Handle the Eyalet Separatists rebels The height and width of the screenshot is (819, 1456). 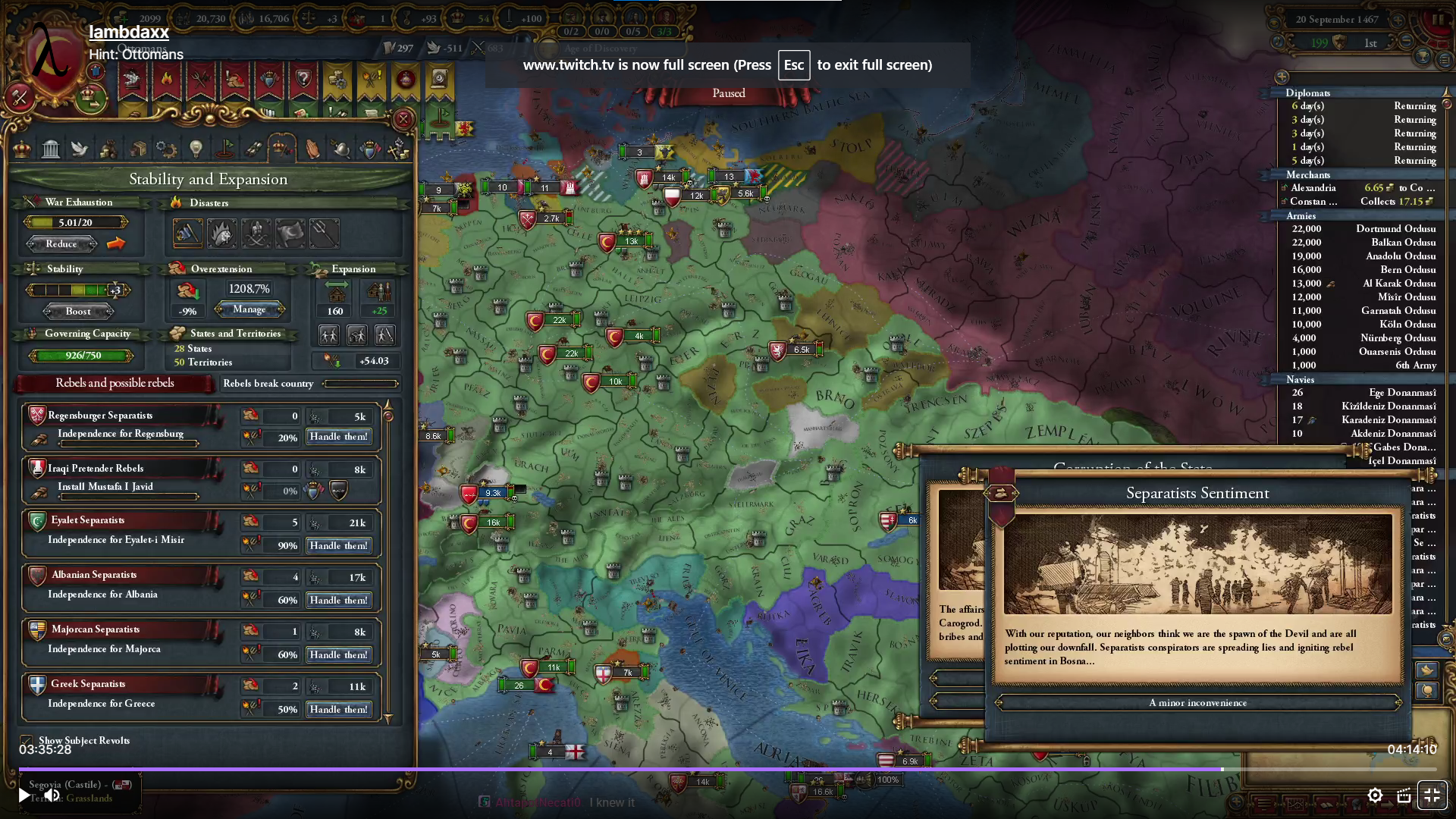[338, 546]
